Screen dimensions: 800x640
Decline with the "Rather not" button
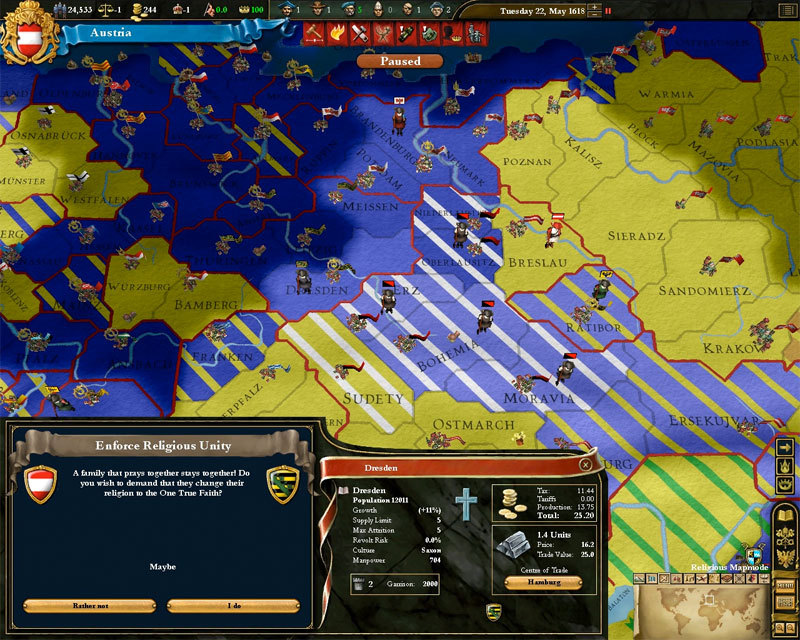coord(90,606)
